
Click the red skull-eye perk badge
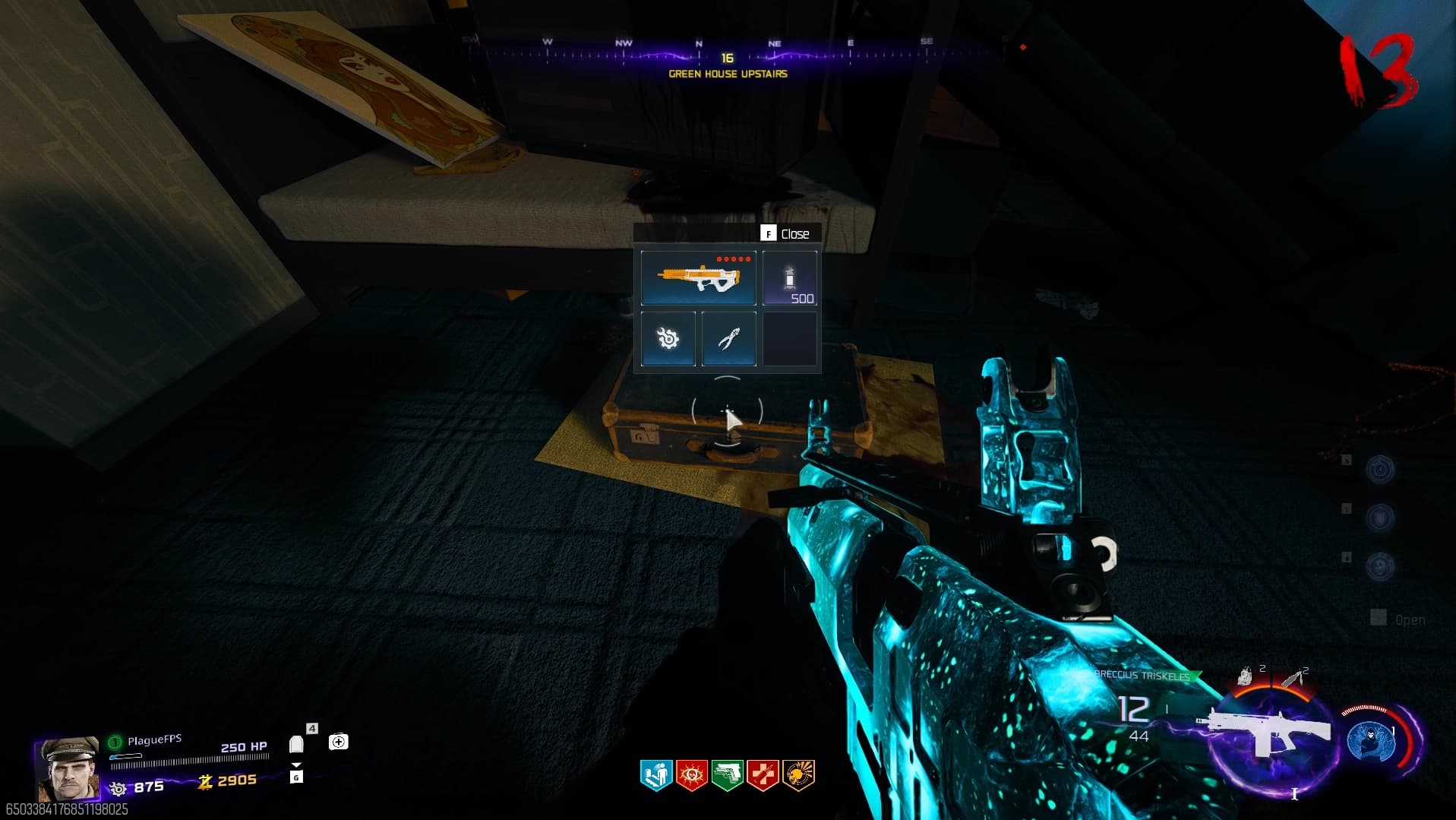tap(692, 775)
